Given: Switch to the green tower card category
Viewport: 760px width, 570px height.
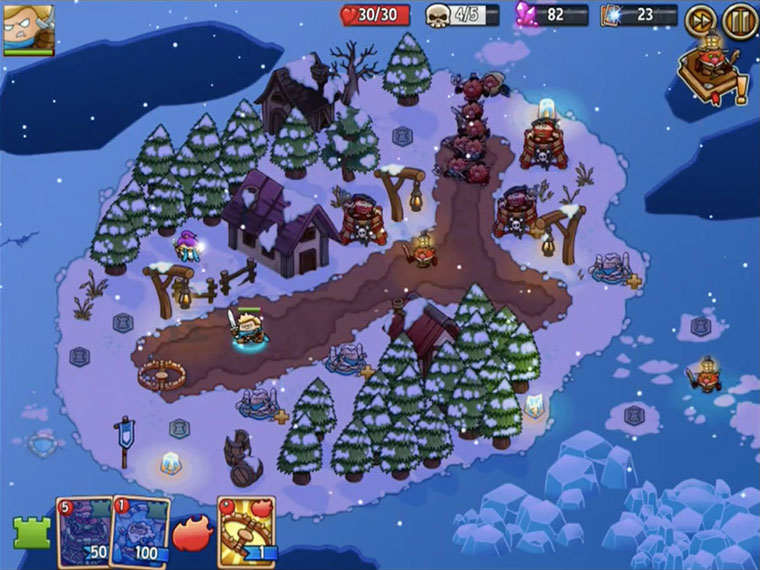Looking at the screenshot, I should pos(30,534).
